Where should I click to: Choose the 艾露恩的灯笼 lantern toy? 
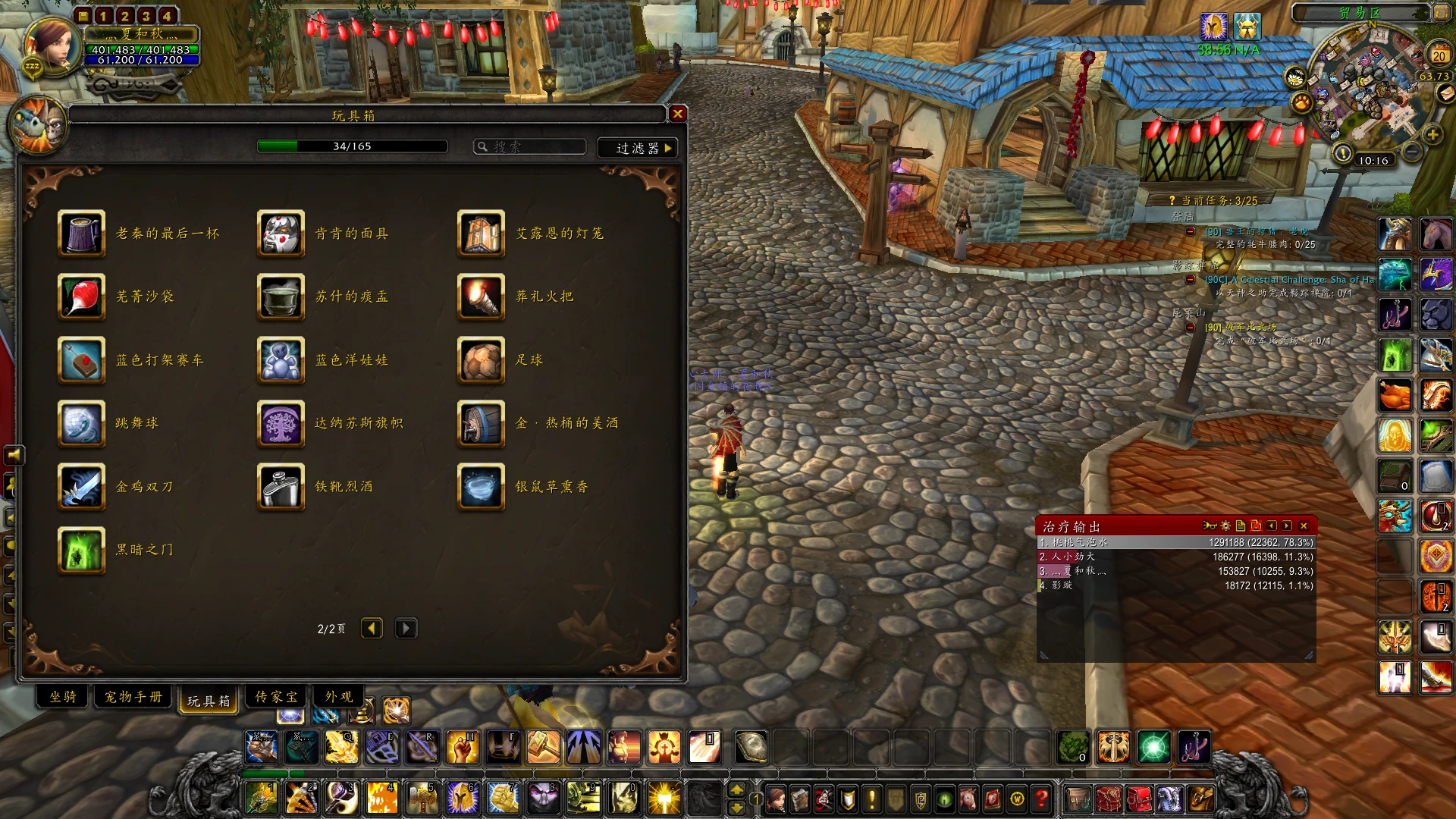(482, 234)
